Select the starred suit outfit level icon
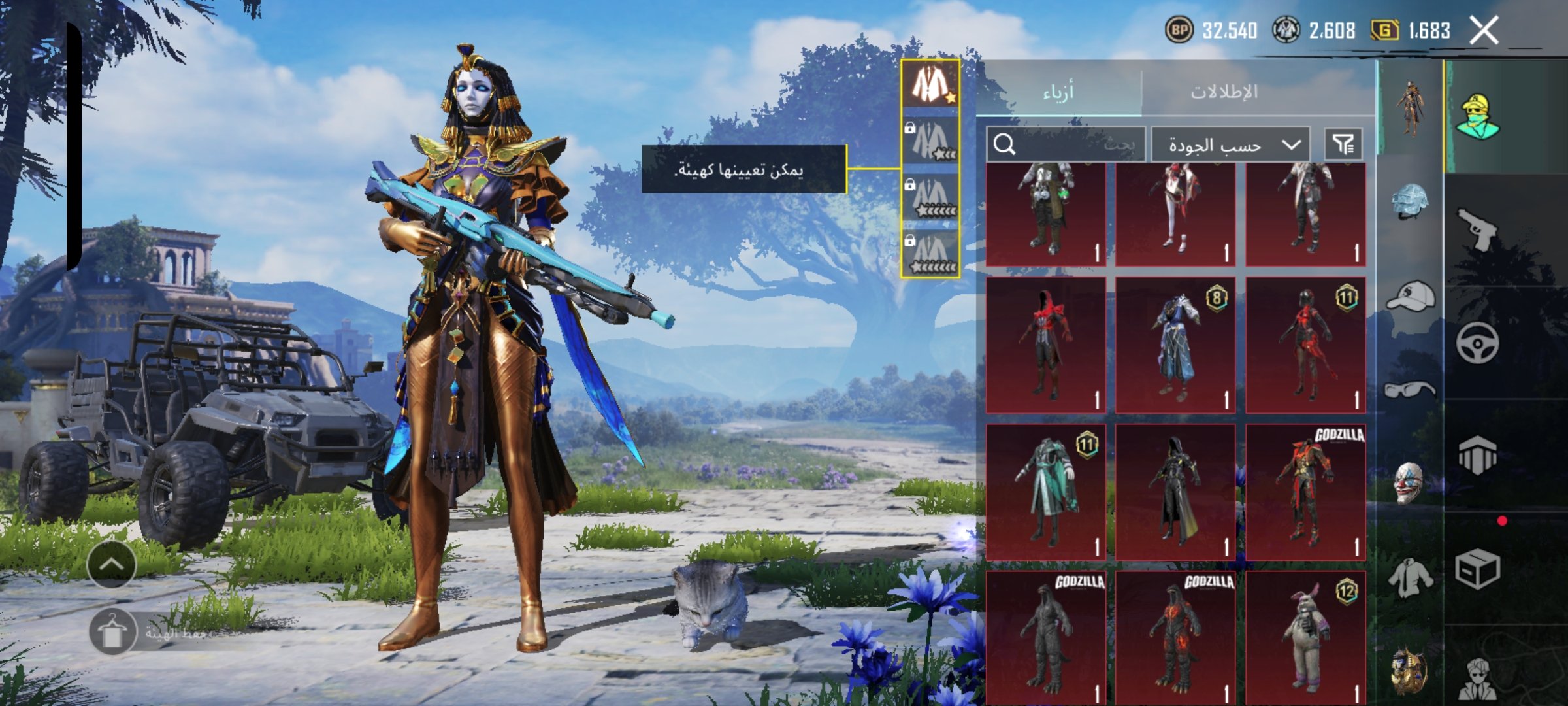Screen dimensions: 1568x706 click(x=930, y=84)
